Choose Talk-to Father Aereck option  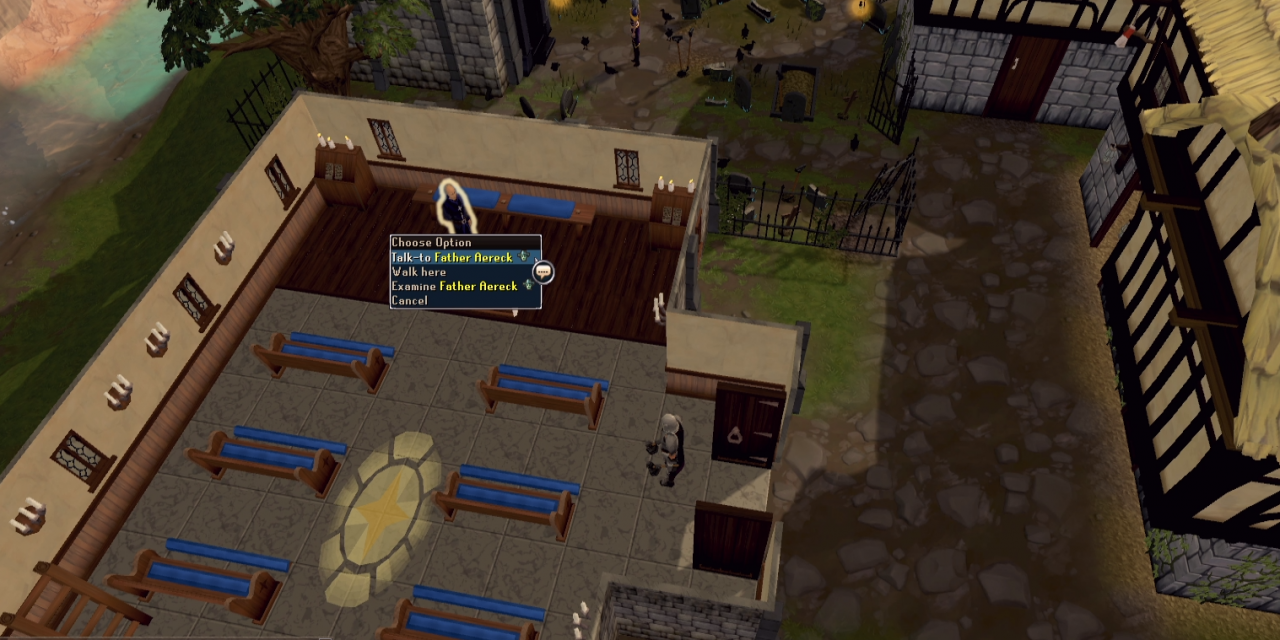coord(452,257)
